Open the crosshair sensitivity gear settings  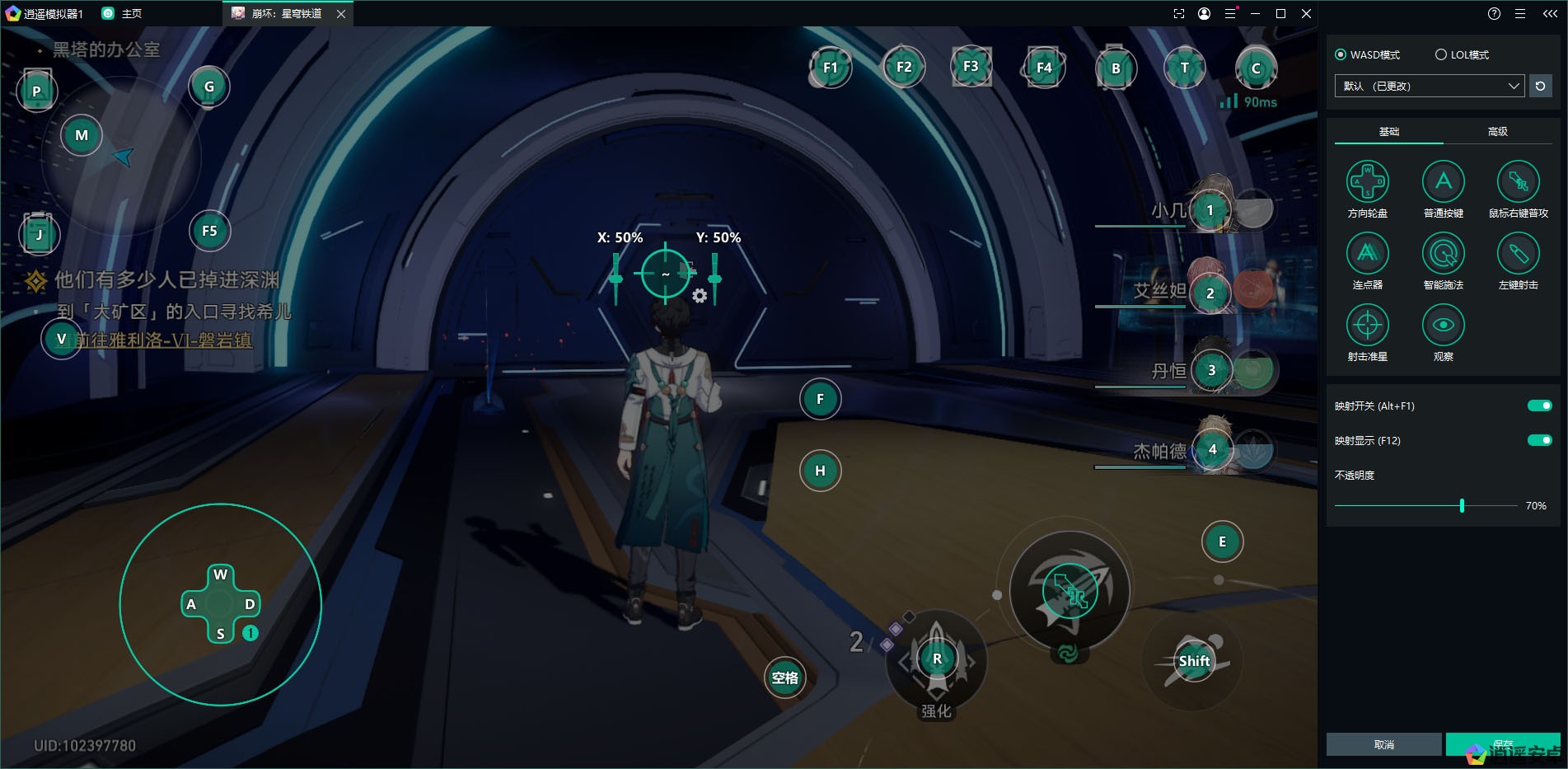(x=700, y=296)
